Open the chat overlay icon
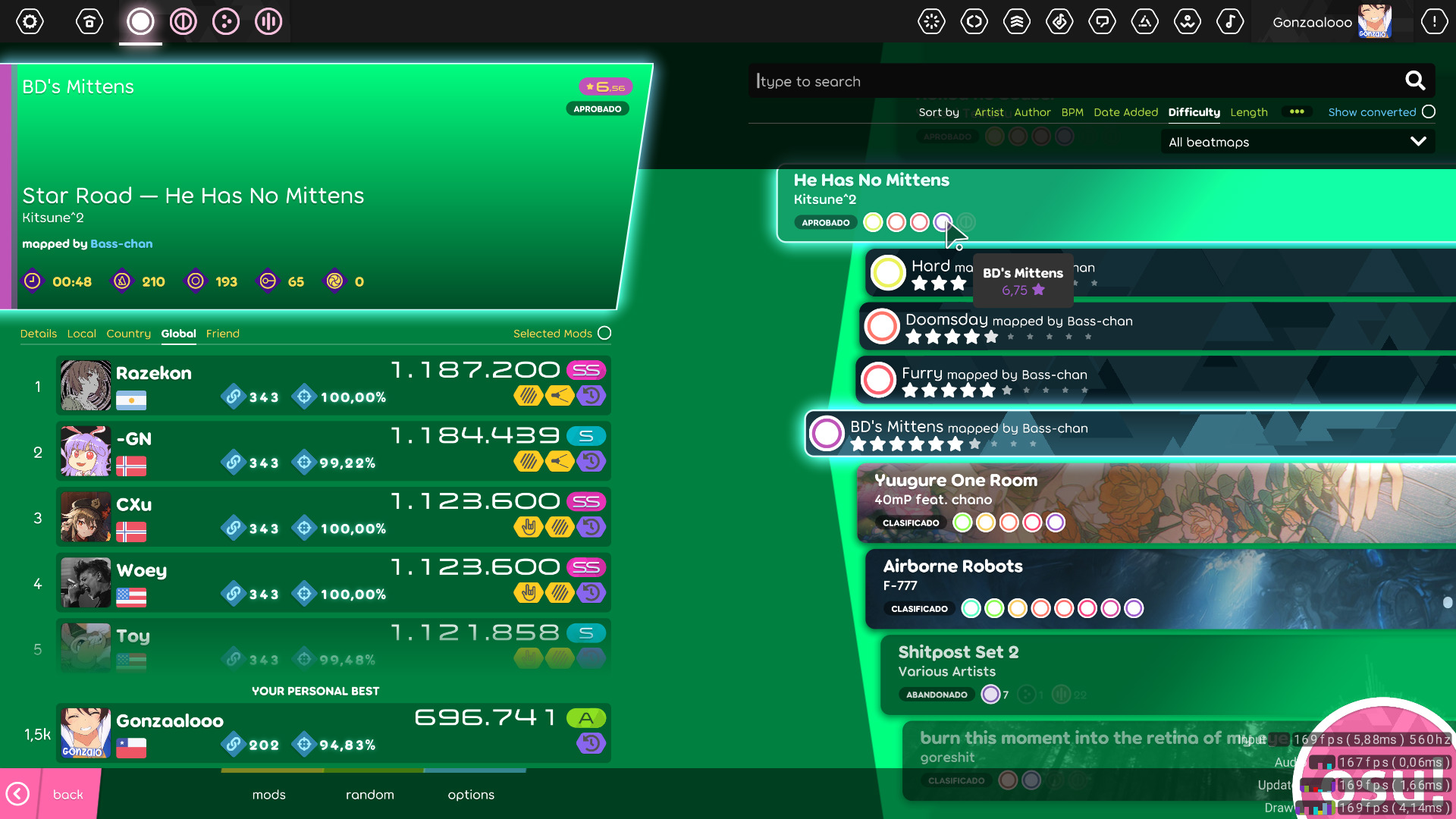Image resolution: width=1456 pixels, height=819 pixels. (x=1103, y=21)
